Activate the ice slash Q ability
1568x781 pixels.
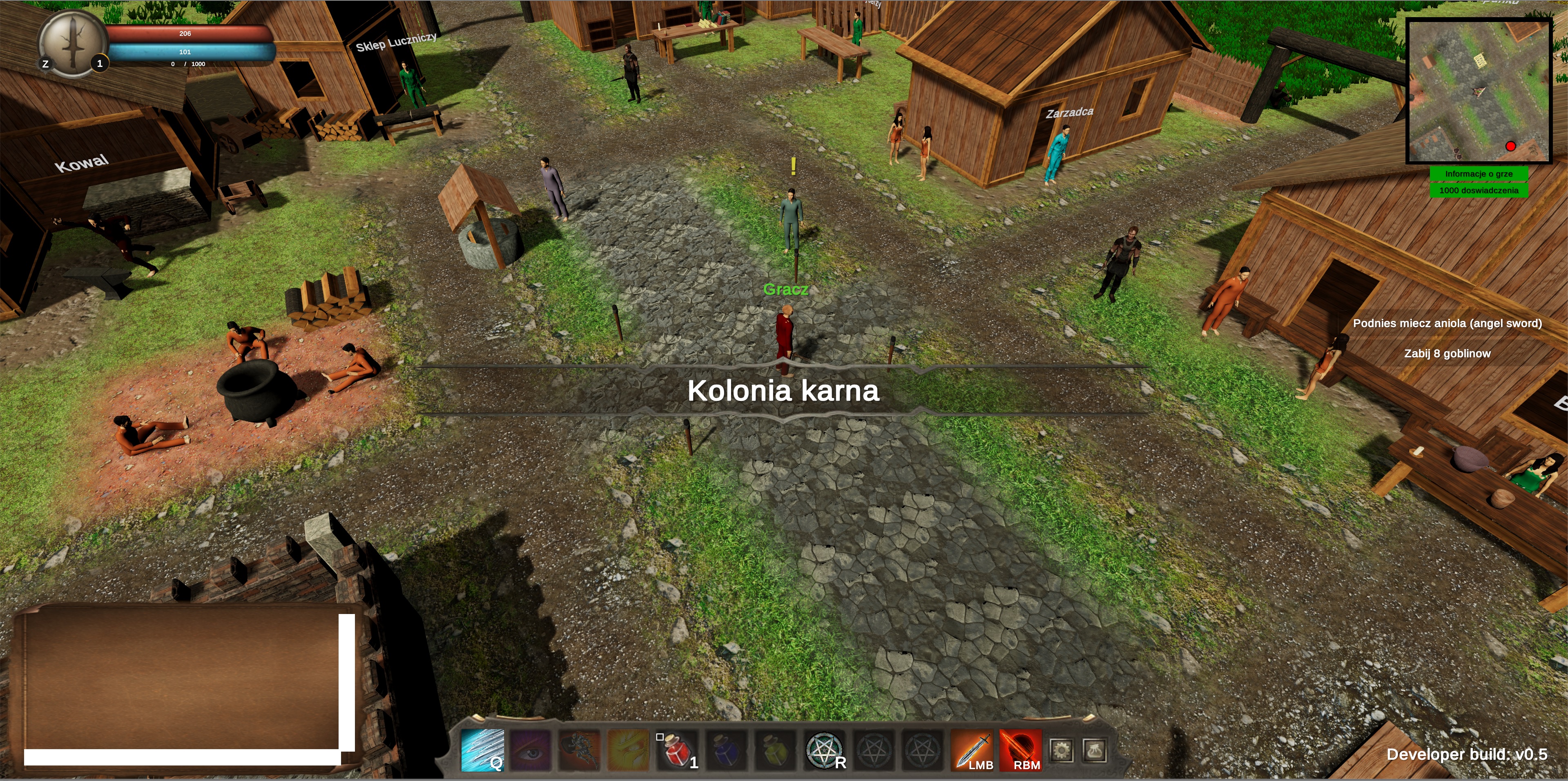482,750
